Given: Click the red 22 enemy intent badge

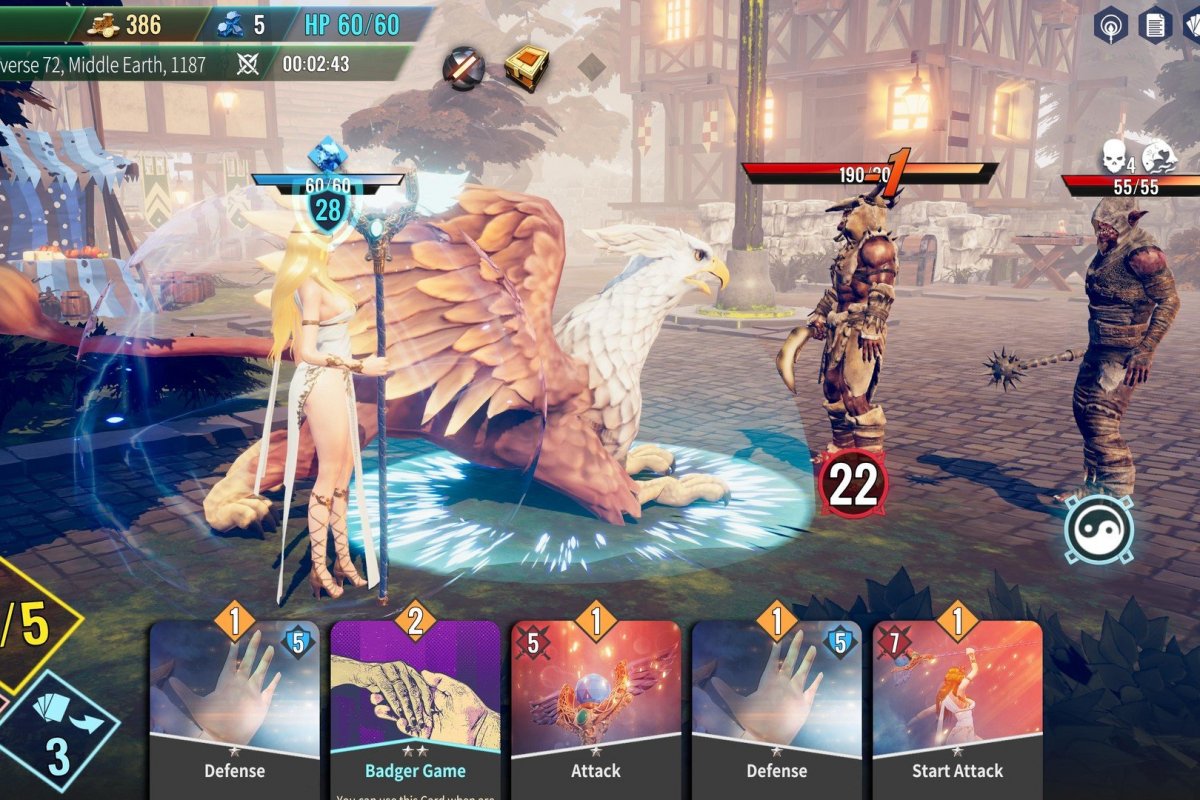Looking at the screenshot, I should [x=853, y=484].
